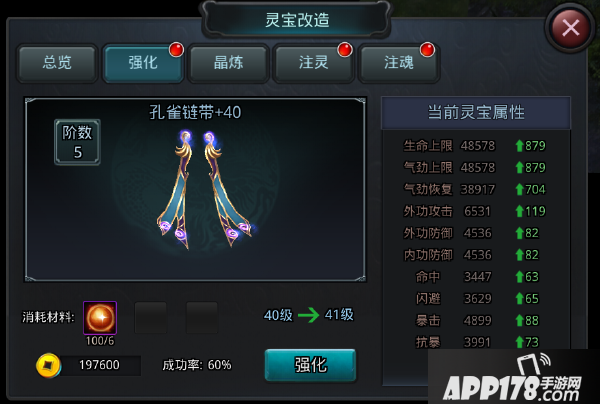
Task: Select the orange orb material slot
Action: point(100,318)
